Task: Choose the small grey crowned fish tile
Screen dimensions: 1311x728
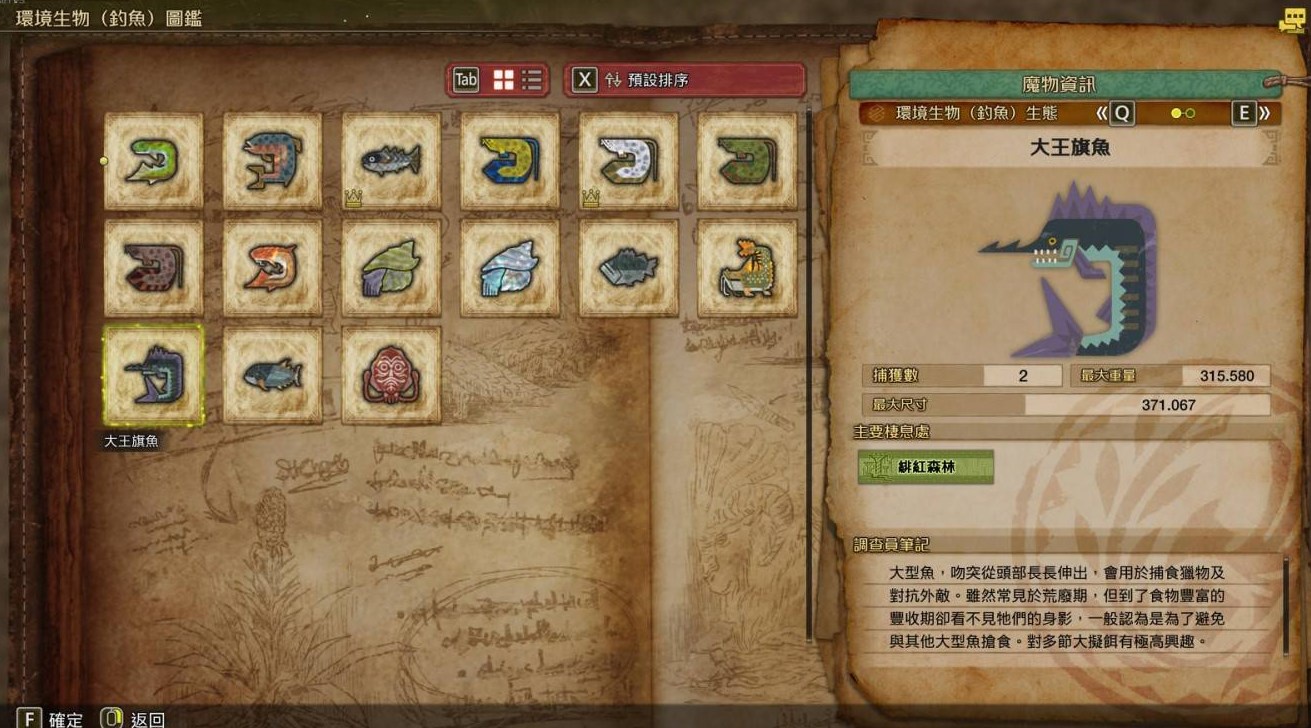Action: tap(392, 161)
